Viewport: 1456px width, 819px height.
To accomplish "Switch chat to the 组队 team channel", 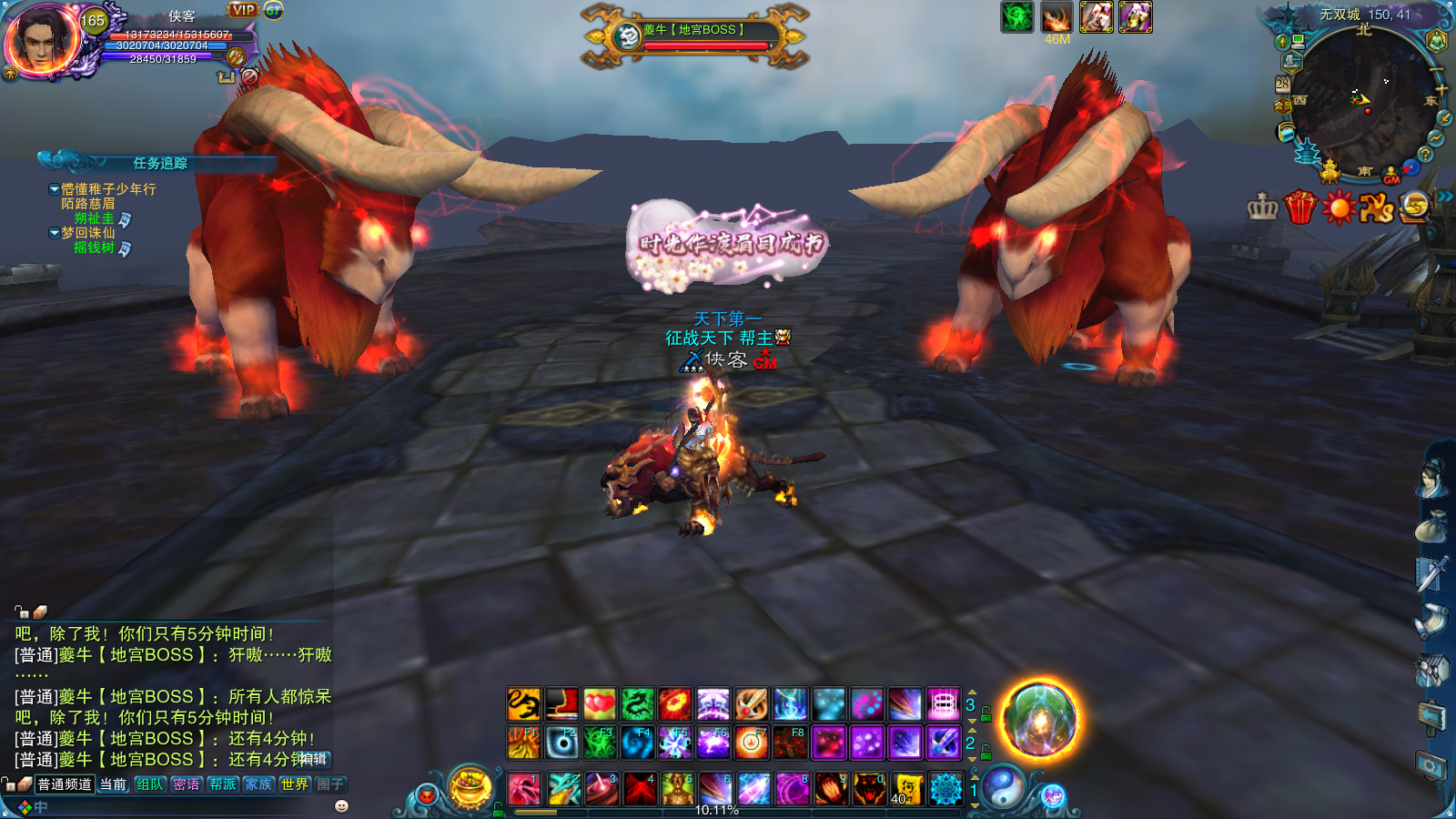I will coord(150,784).
